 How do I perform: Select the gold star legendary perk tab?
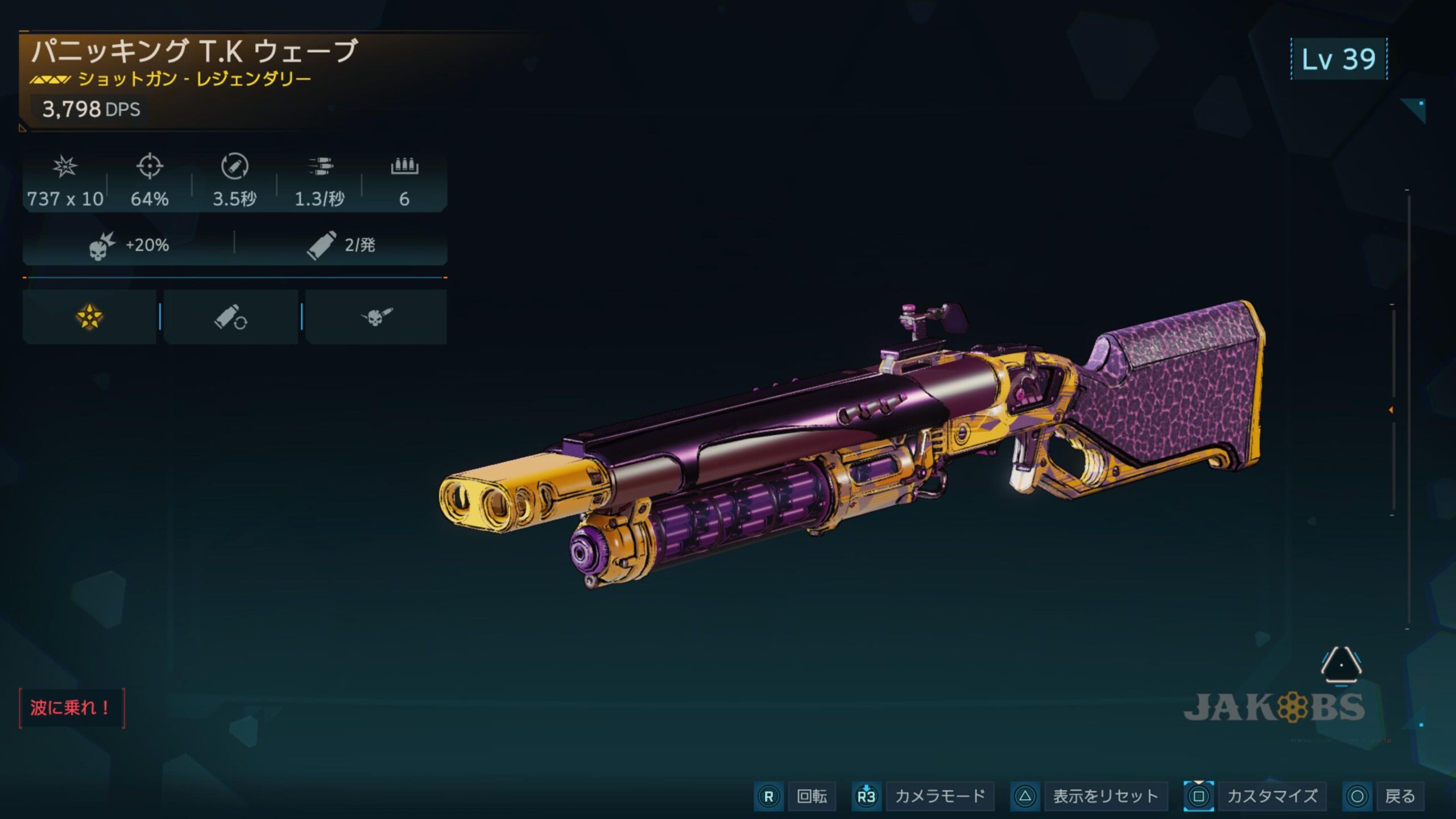[x=89, y=317]
